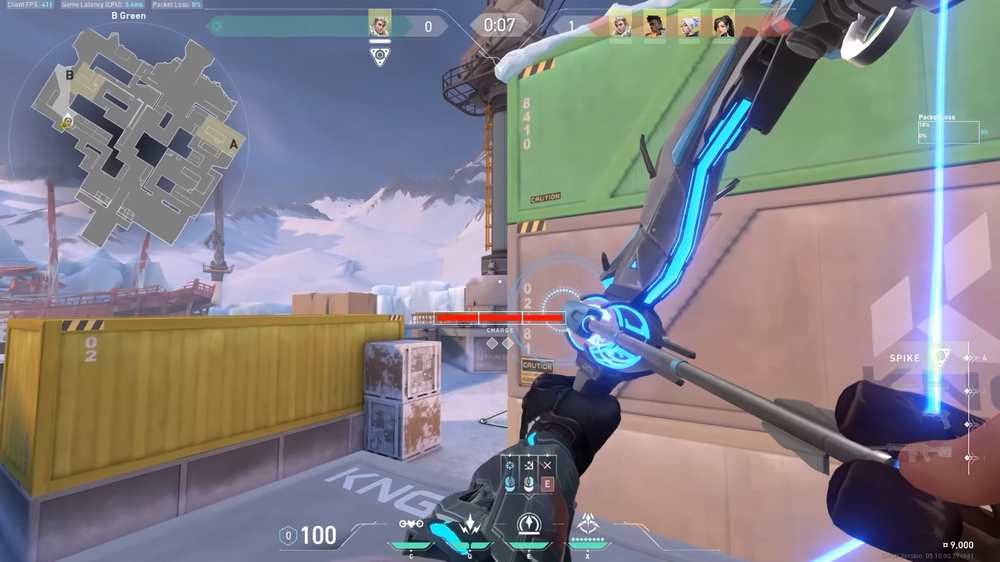Viewport: 1000px width, 562px height.
Task: Click the left team's blond agent portrait
Action: [x=379, y=24]
